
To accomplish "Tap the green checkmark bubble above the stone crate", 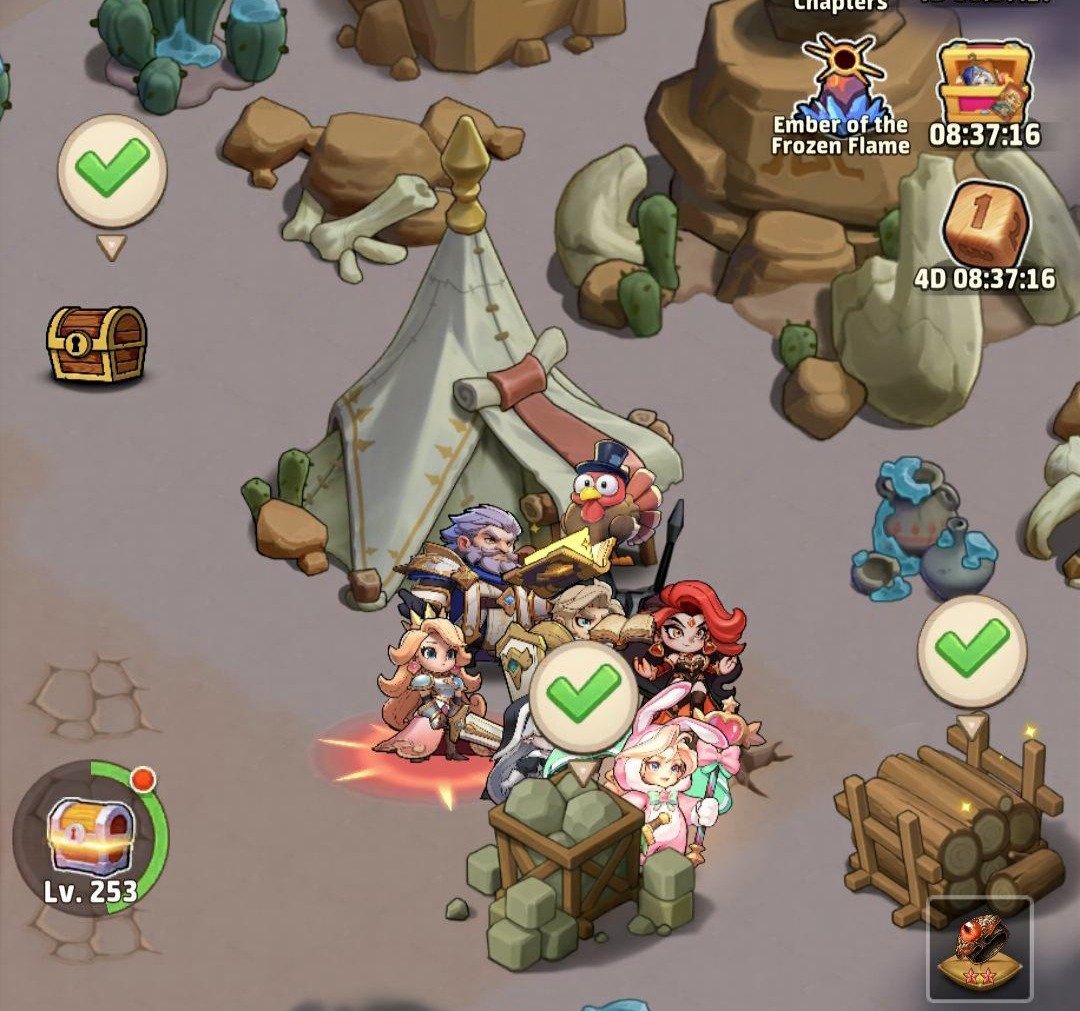I will click(582, 698).
